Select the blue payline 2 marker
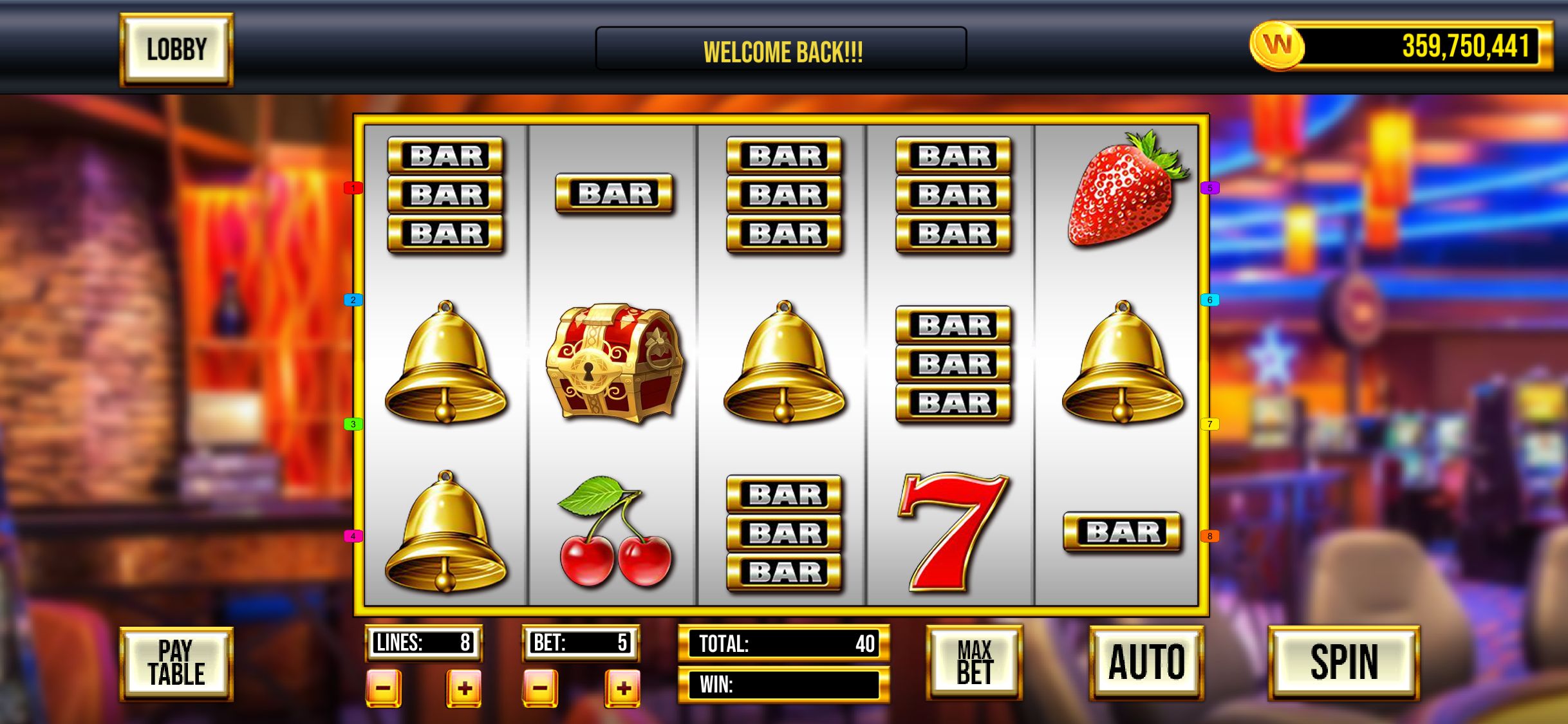The image size is (1568, 724). coord(353,300)
